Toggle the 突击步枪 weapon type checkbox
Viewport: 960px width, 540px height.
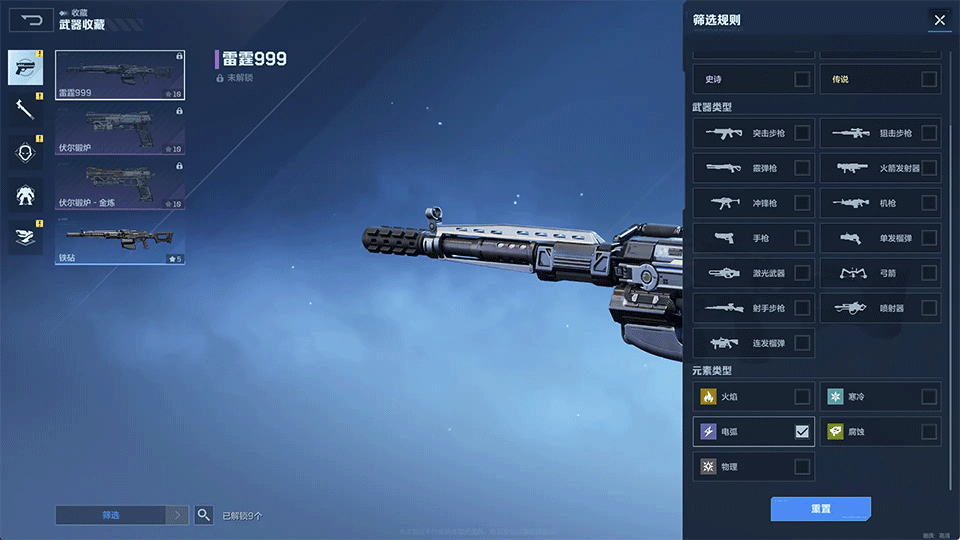click(x=802, y=133)
